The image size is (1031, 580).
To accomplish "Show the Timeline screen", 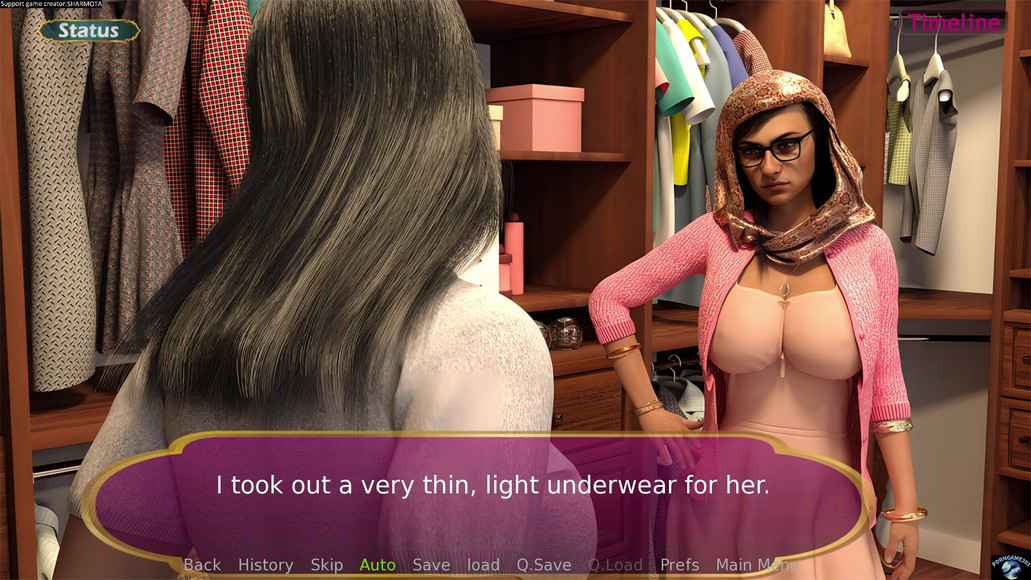I will point(953,23).
